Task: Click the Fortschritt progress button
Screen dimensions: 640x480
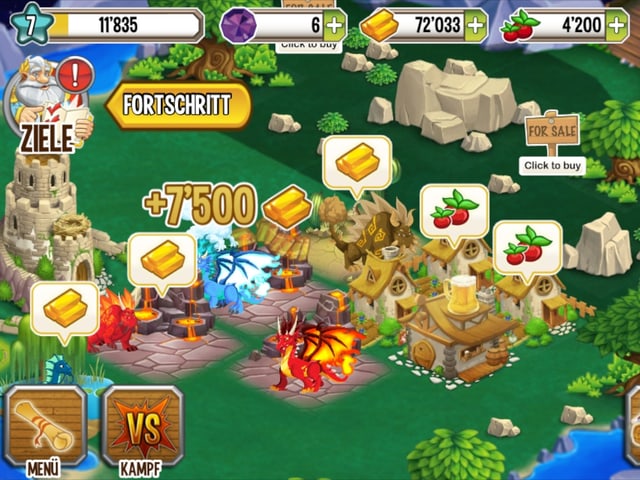Action: click(x=180, y=104)
